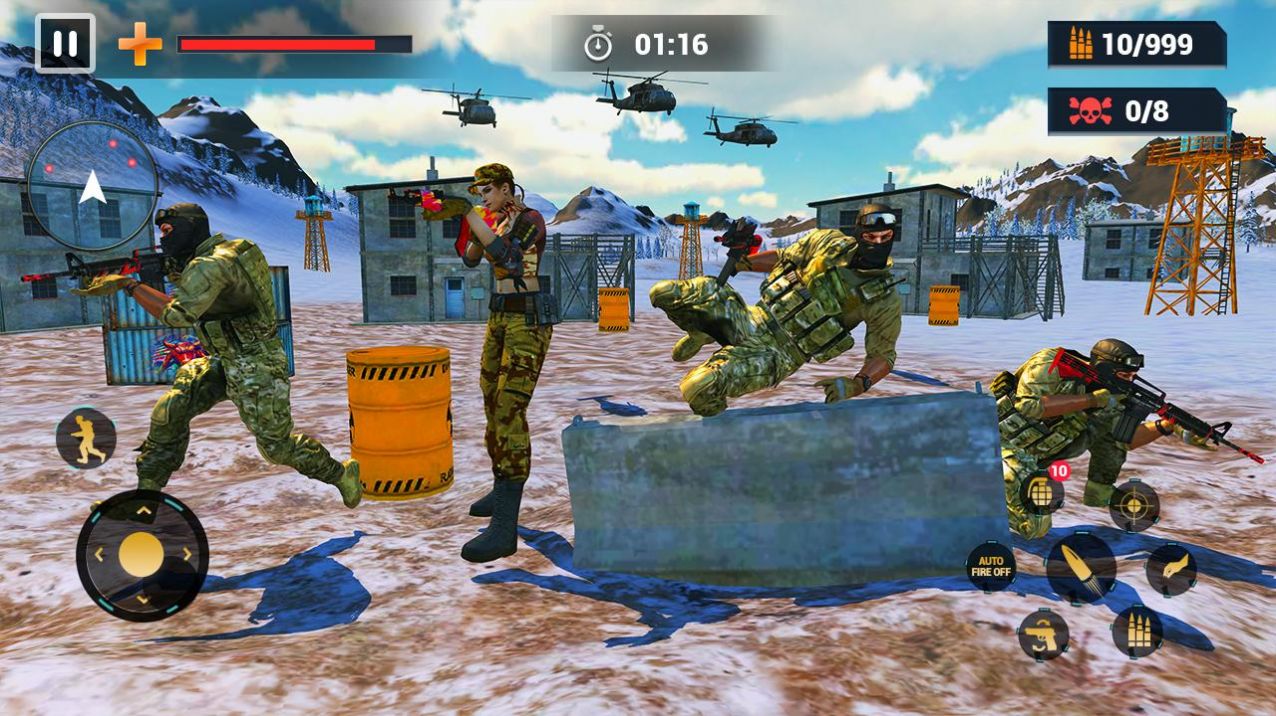
Task: Activate the running soldier sprint button
Action: click(x=86, y=438)
